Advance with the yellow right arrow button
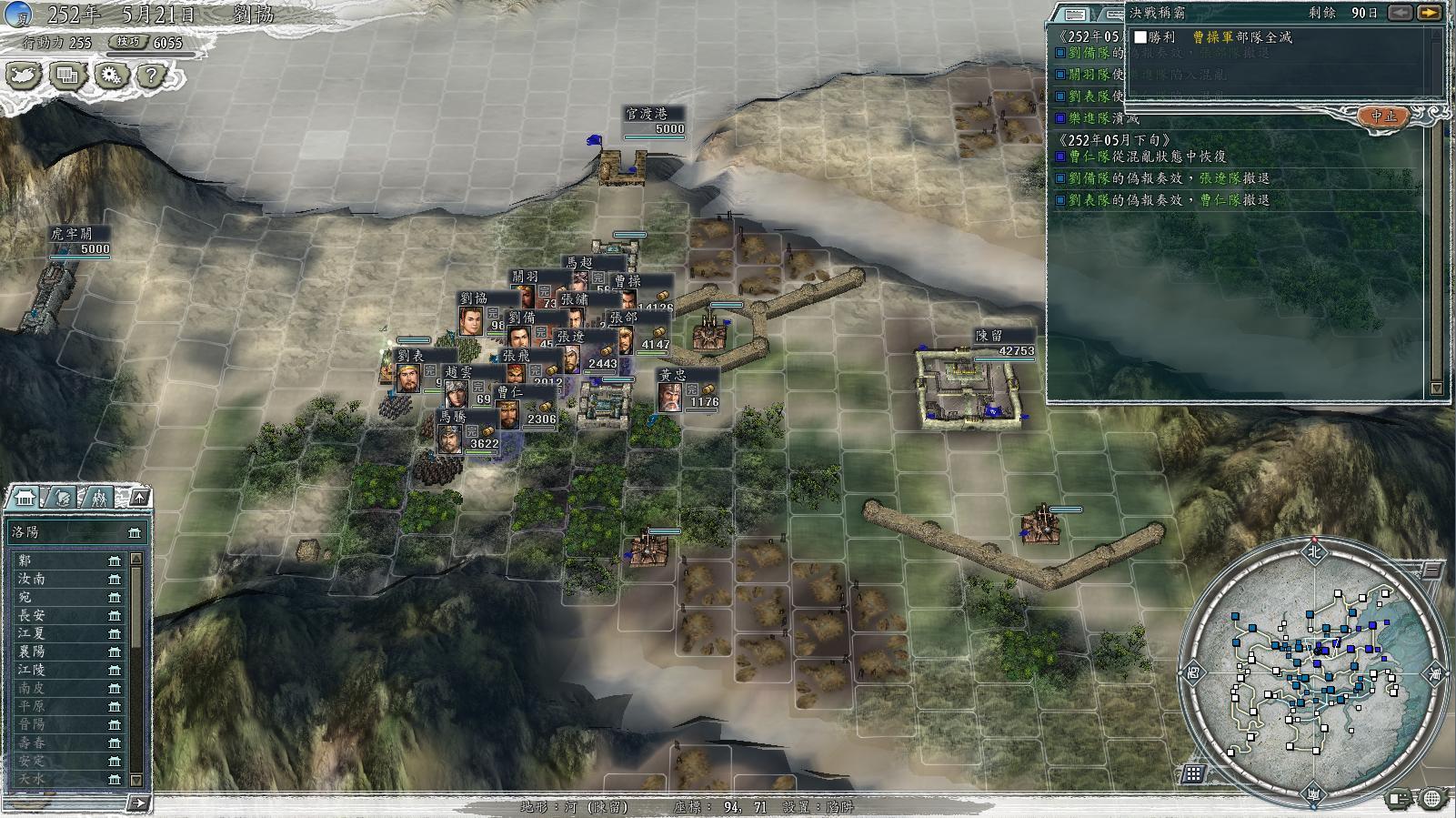This screenshot has height=818, width=1456. 1429,13
